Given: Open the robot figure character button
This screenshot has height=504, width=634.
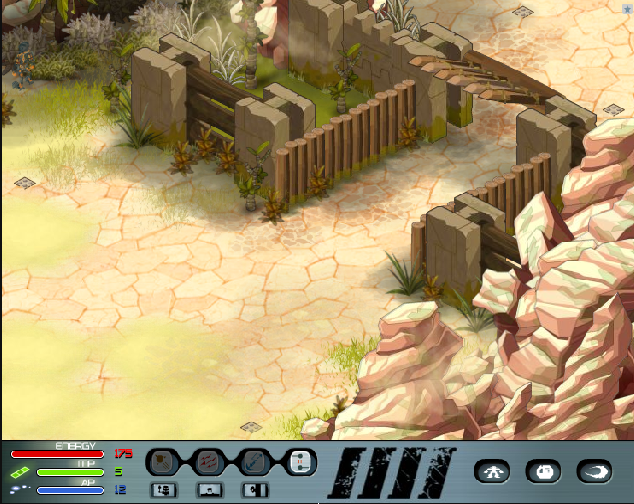Looking at the screenshot, I should point(491,471).
